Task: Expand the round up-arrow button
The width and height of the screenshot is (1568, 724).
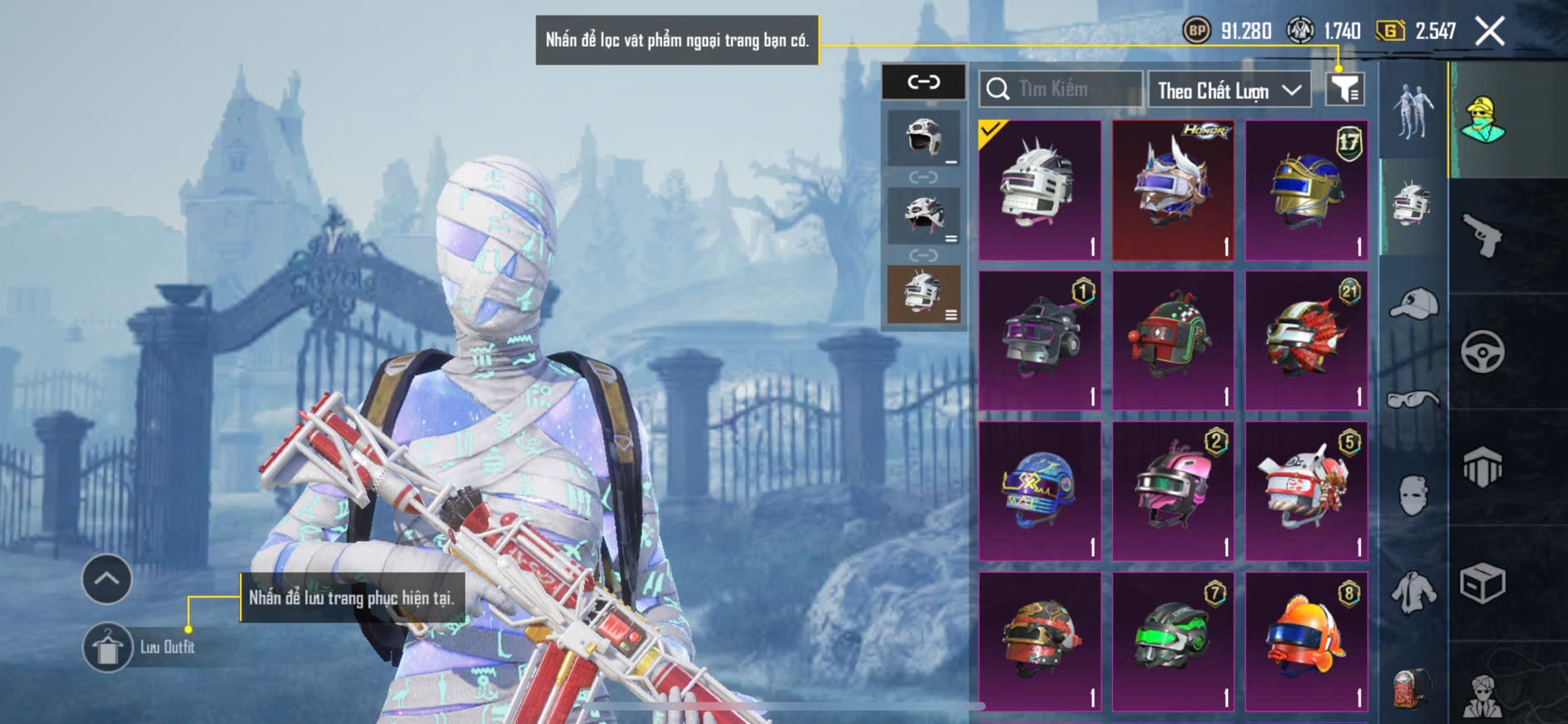Action: [106, 578]
